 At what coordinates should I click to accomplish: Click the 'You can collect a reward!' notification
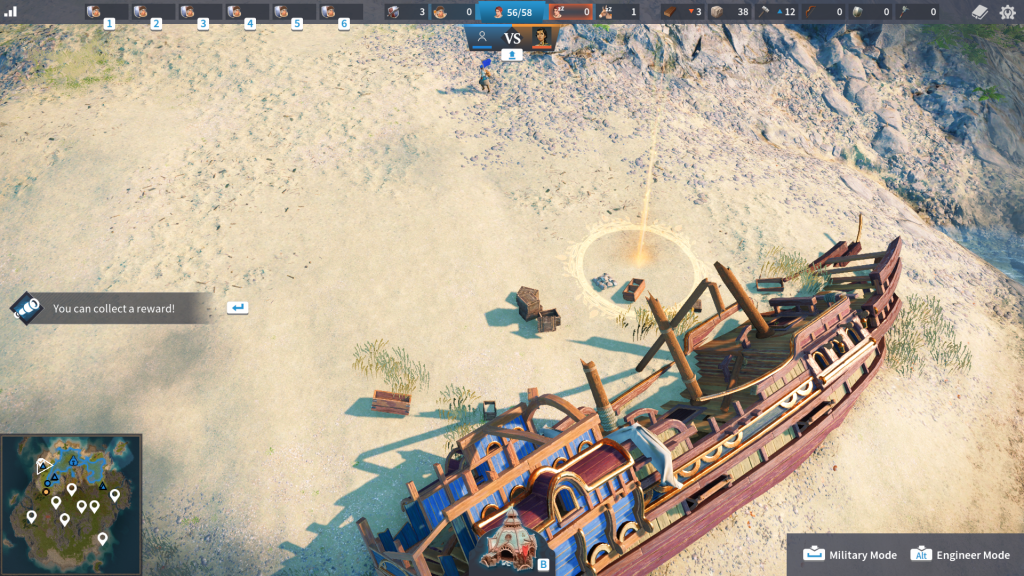pos(113,308)
